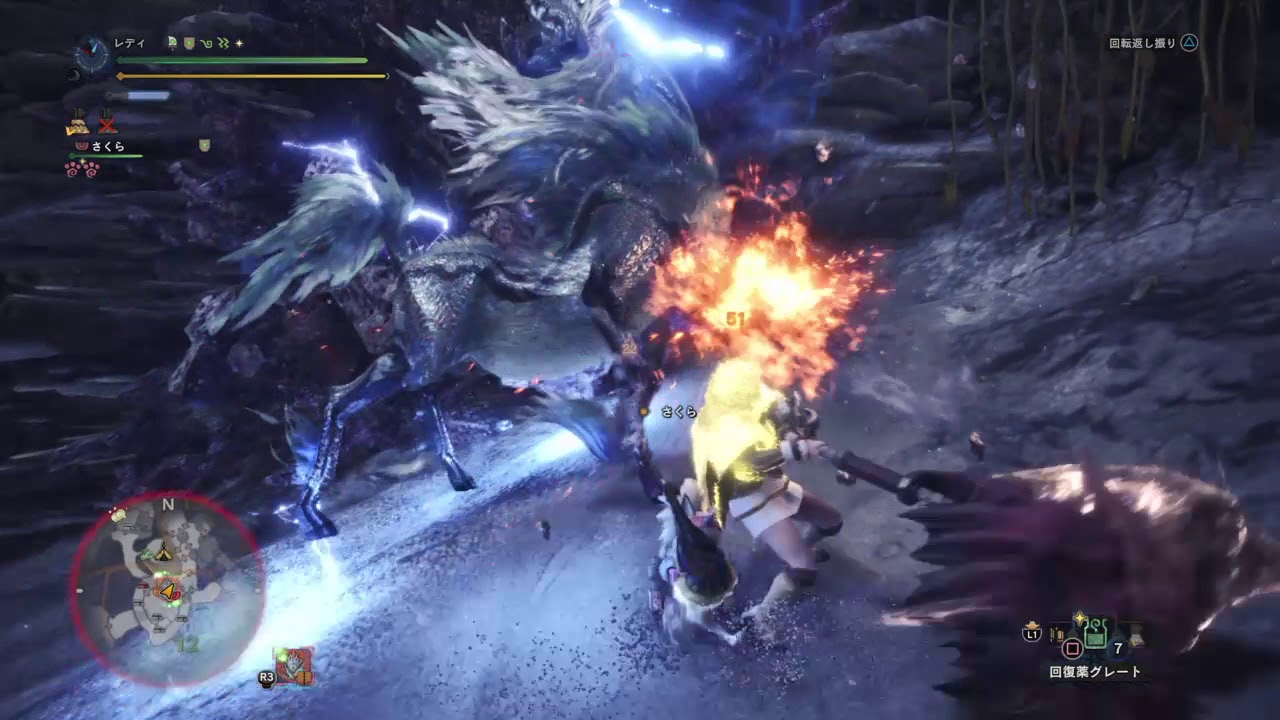Select the green 回復薬グレート potion item
The width and height of the screenshot is (1280, 720).
(x=1095, y=634)
